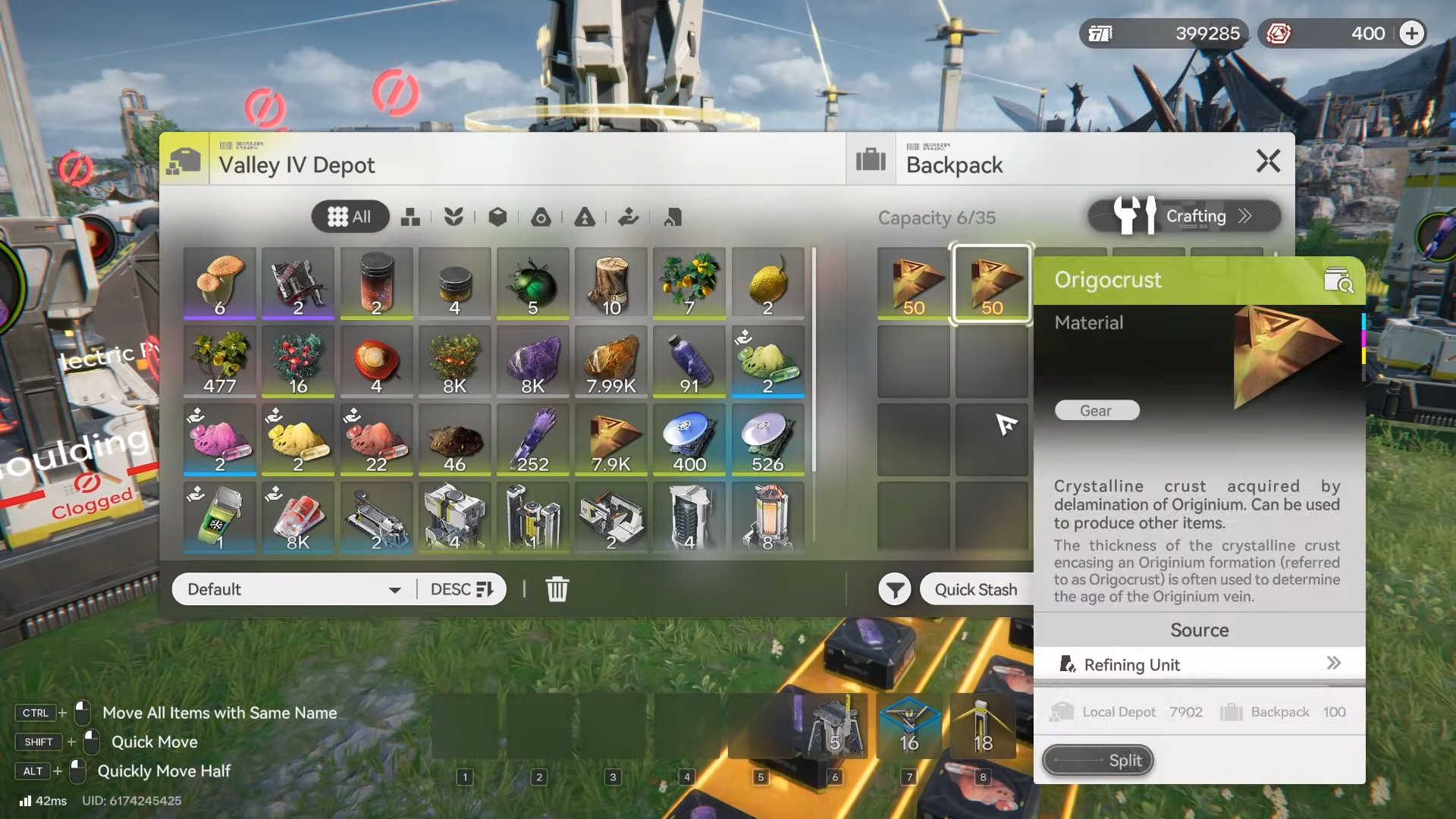Select the green beetle item slot

click(532, 284)
